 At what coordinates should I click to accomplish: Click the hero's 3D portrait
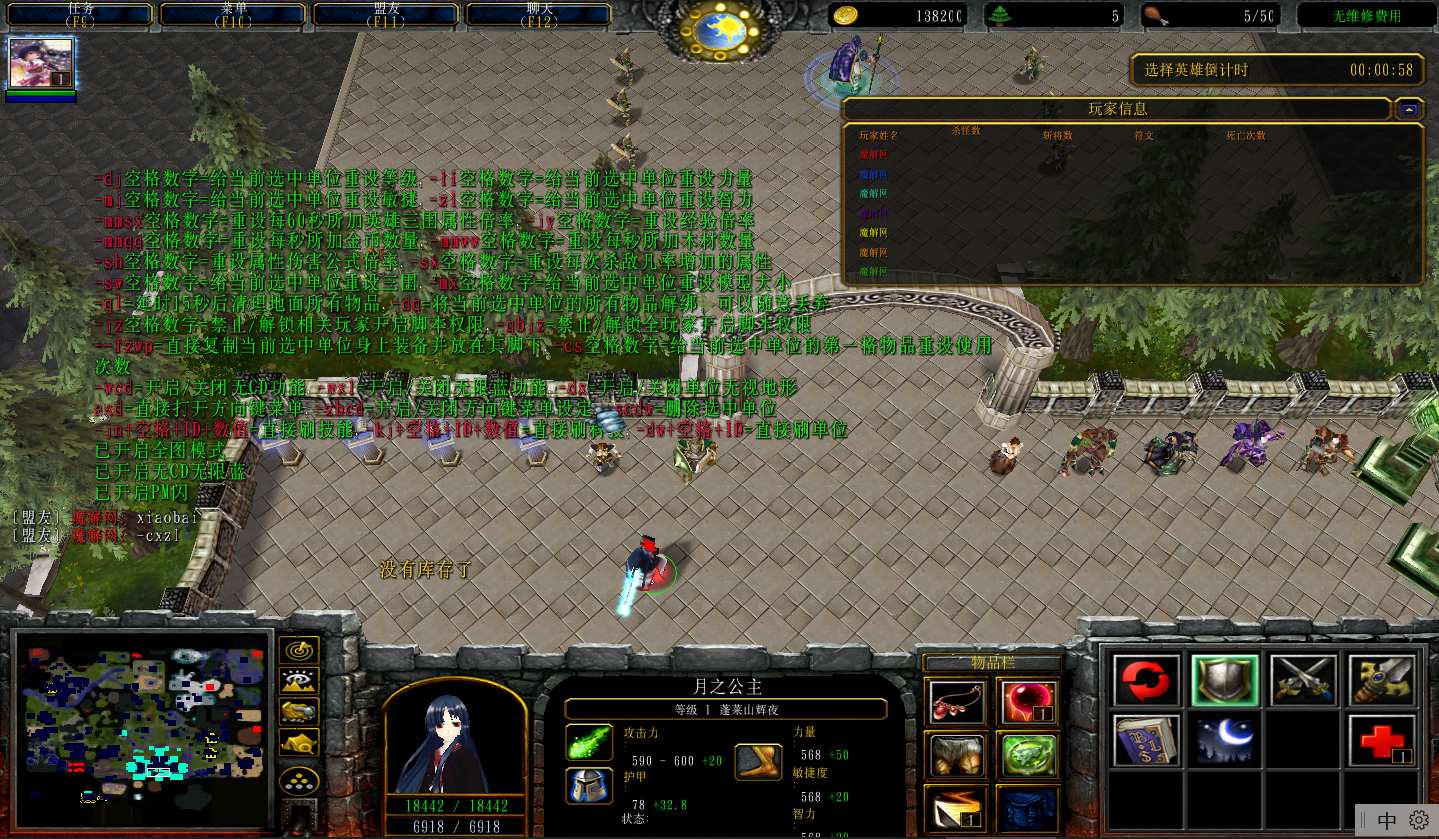455,738
